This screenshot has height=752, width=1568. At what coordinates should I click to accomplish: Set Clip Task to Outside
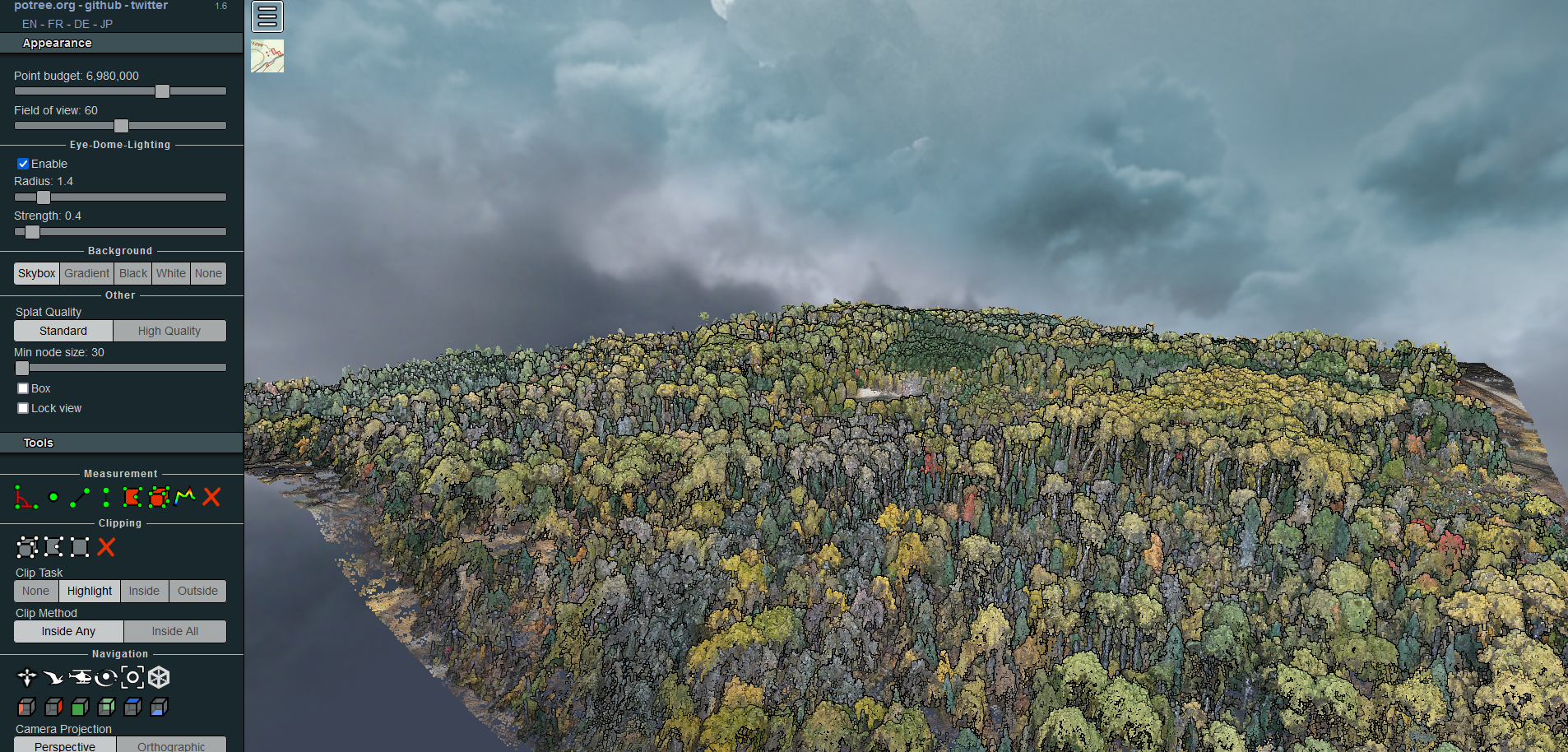point(197,591)
